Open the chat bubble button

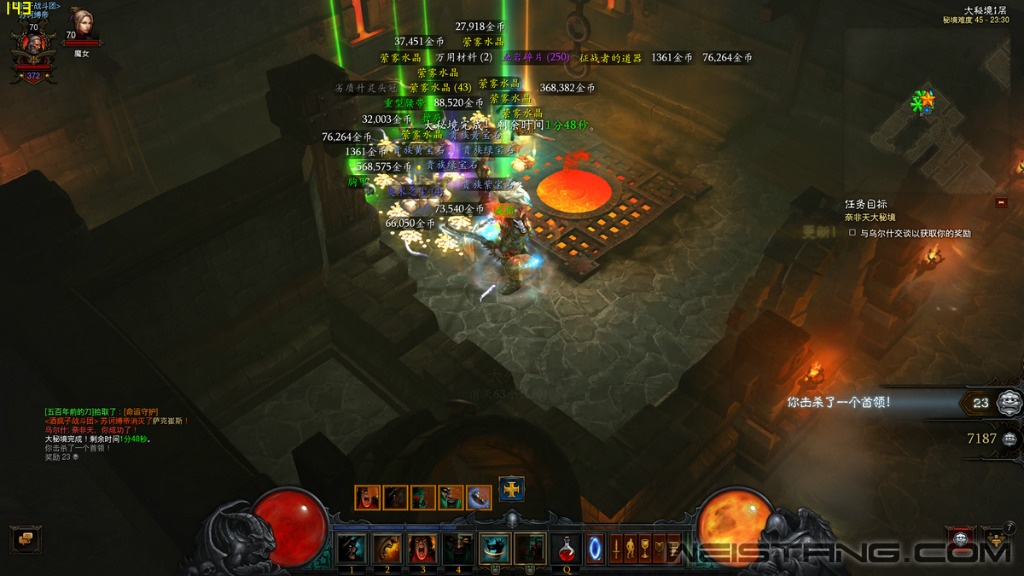(26, 539)
